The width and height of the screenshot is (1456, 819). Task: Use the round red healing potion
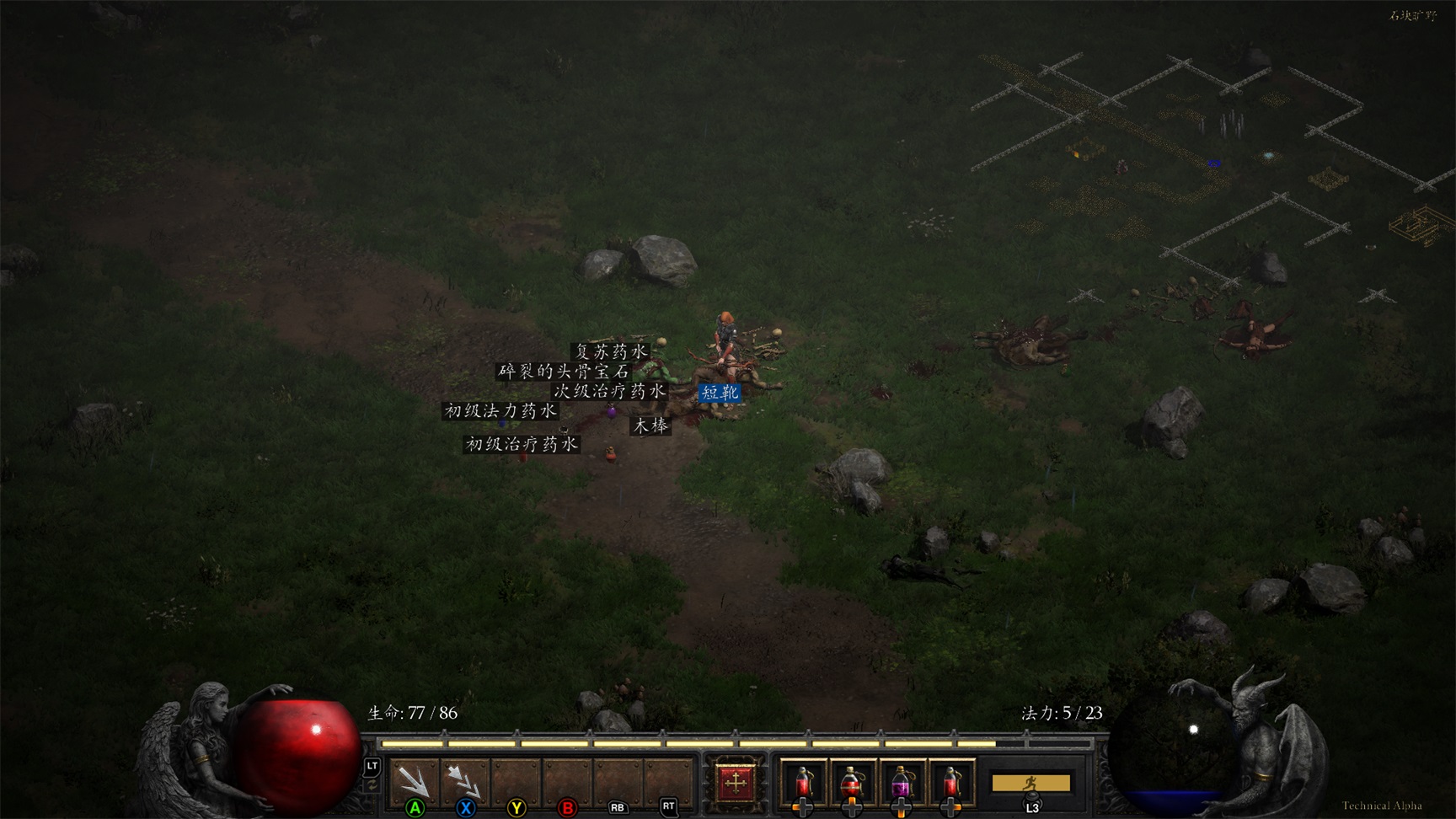tap(852, 783)
